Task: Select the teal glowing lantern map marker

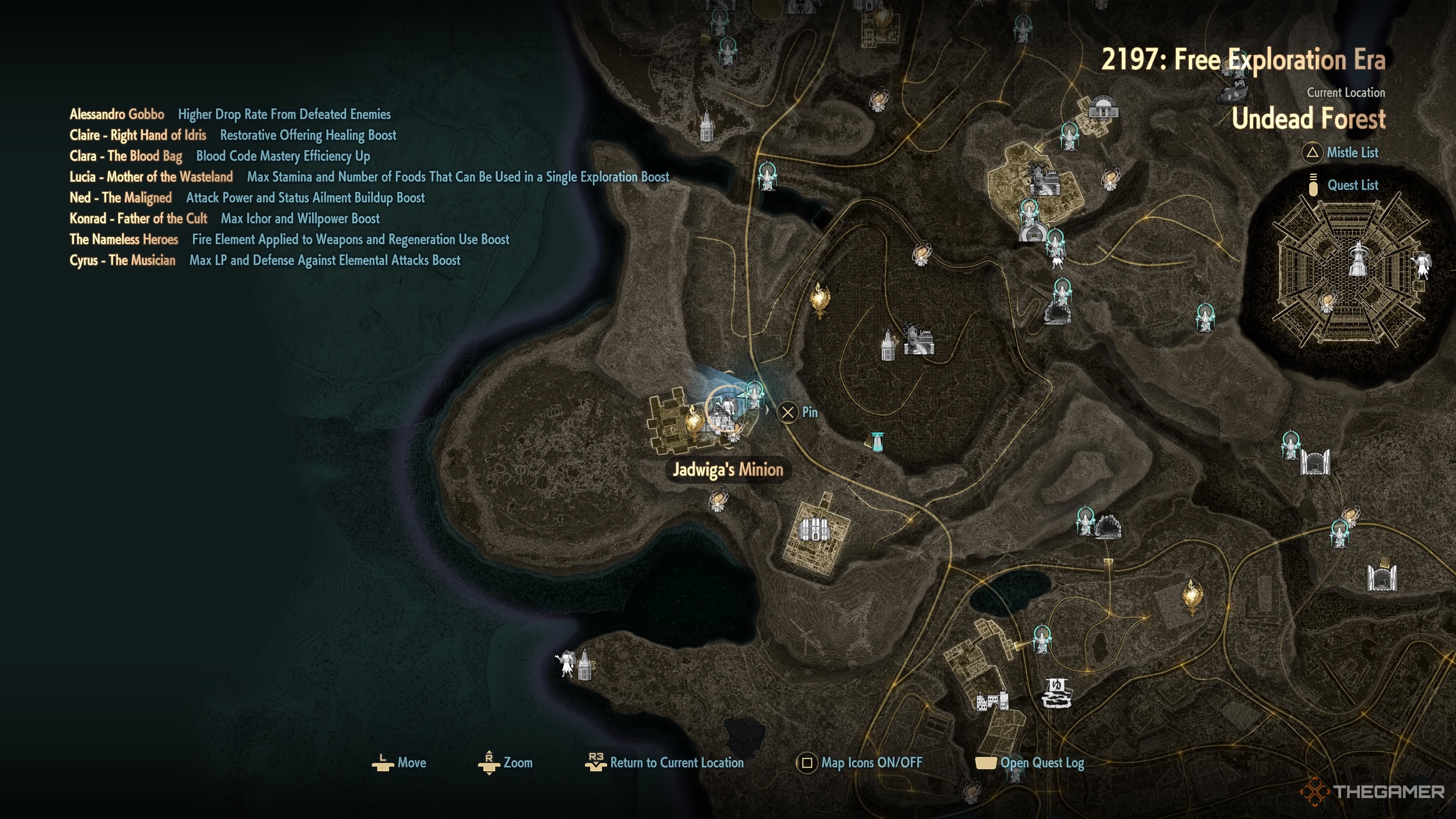Action: point(877,441)
